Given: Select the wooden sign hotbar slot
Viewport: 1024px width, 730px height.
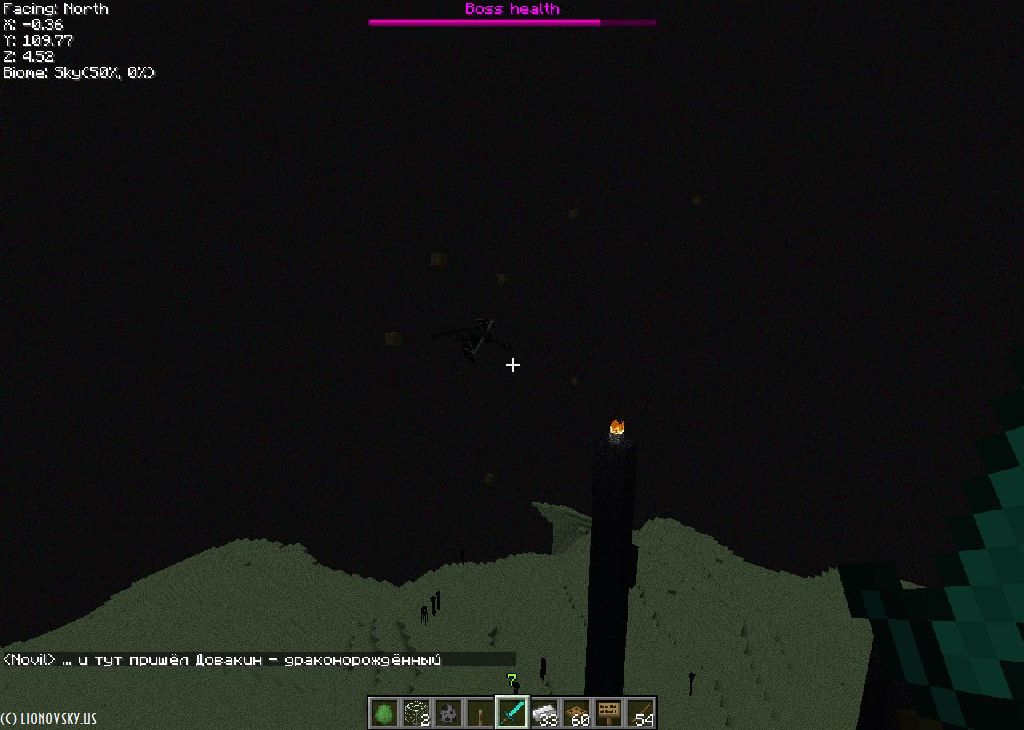Looking at the screenshot, I should click(608, 713).
